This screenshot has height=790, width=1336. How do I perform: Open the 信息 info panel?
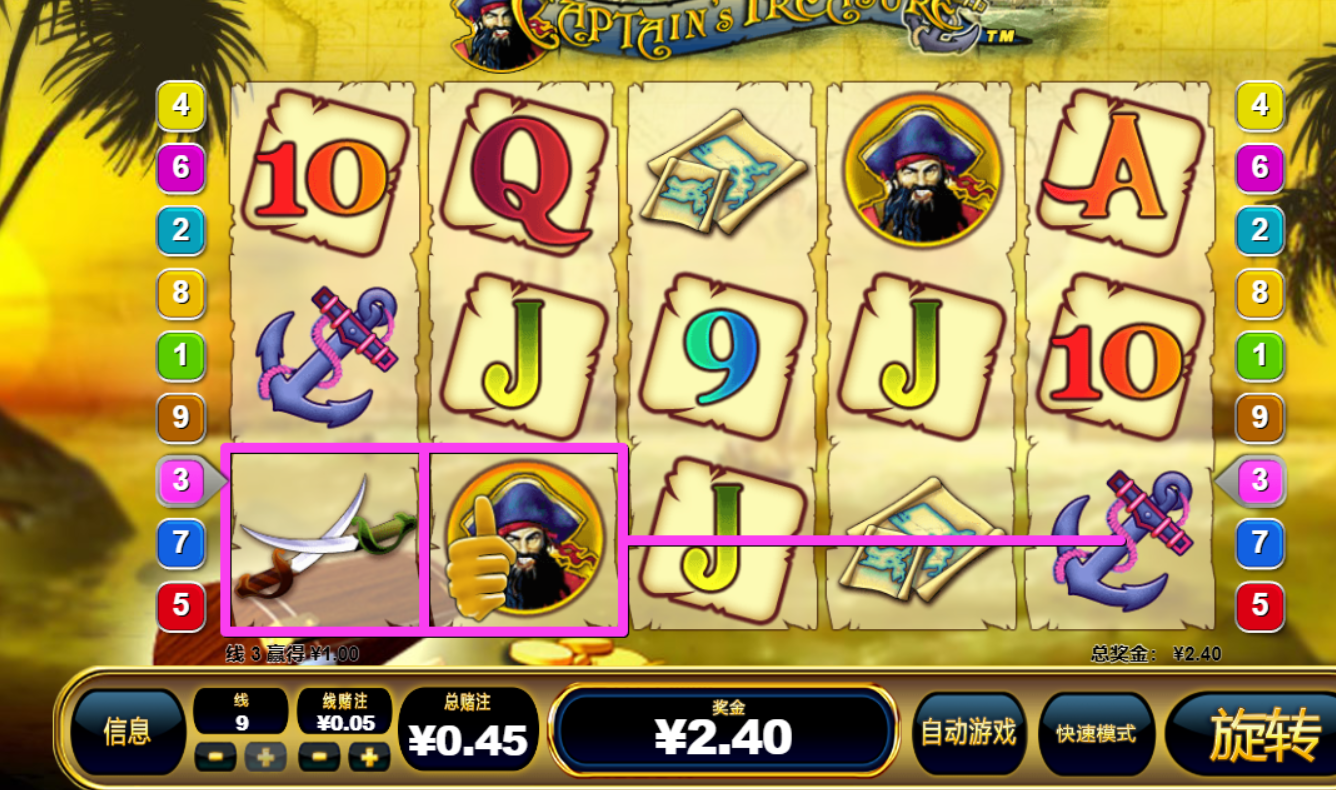tap(127, 733)
